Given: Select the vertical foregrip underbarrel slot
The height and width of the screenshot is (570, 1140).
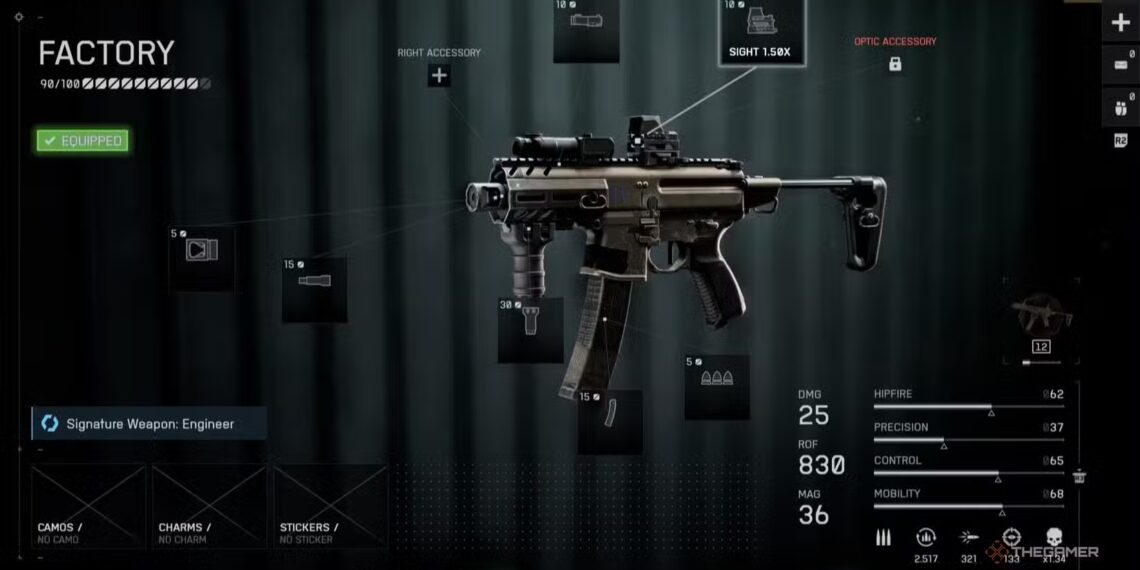Looking at the screenshot, I should 531,329.
